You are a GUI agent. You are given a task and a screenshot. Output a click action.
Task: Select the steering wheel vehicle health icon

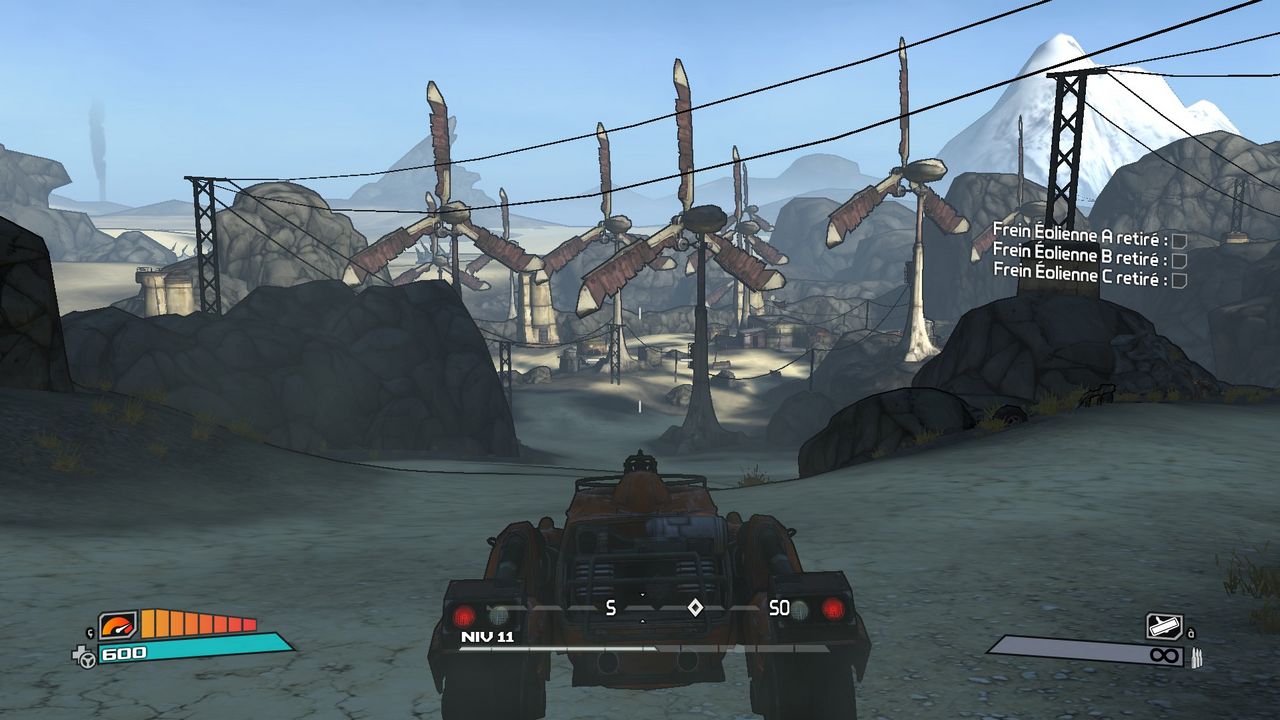pyautogui.click(x=86, y=656)
